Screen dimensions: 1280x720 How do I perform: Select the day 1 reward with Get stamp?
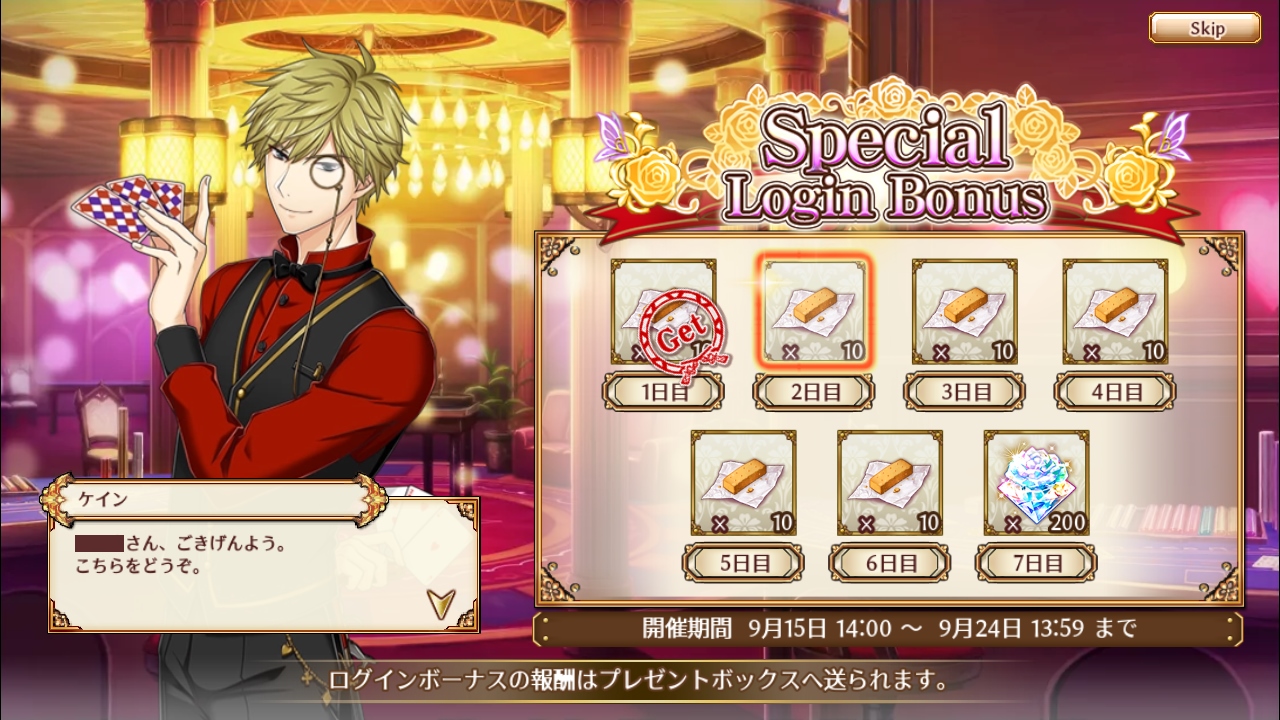pyautogui.click(x=664, y=311)
